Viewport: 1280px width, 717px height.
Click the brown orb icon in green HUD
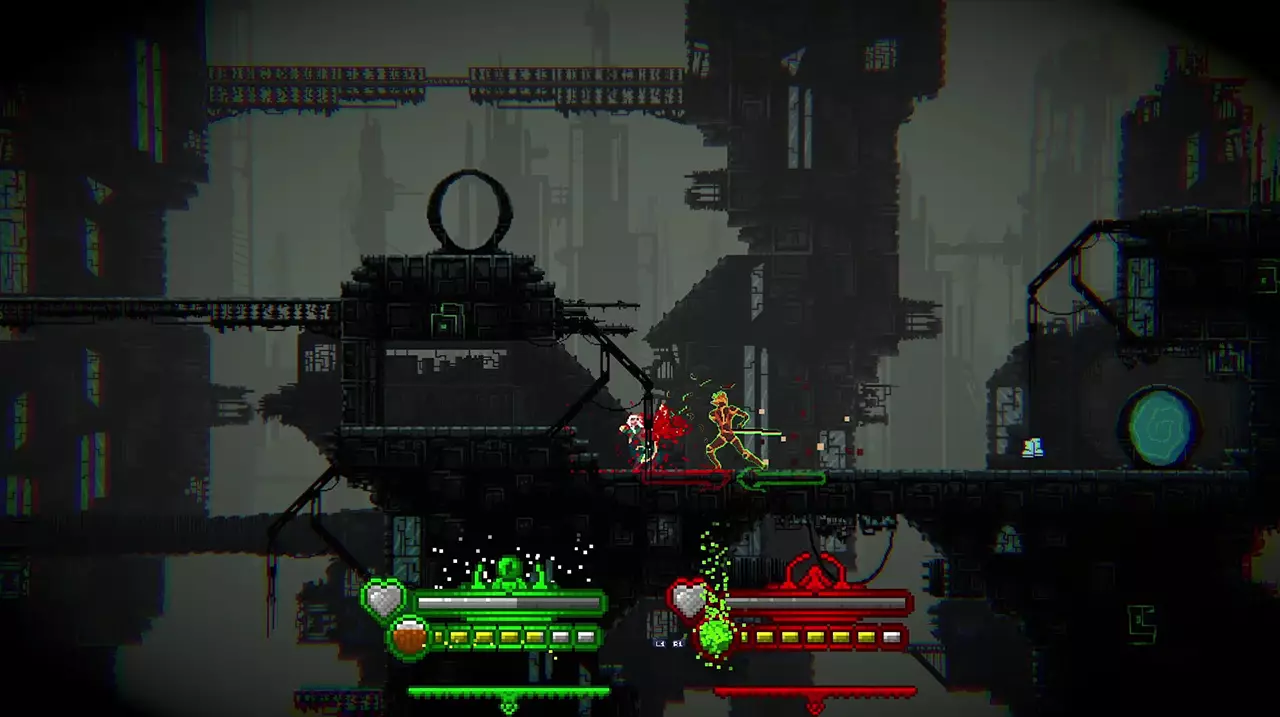click(408, 637)
